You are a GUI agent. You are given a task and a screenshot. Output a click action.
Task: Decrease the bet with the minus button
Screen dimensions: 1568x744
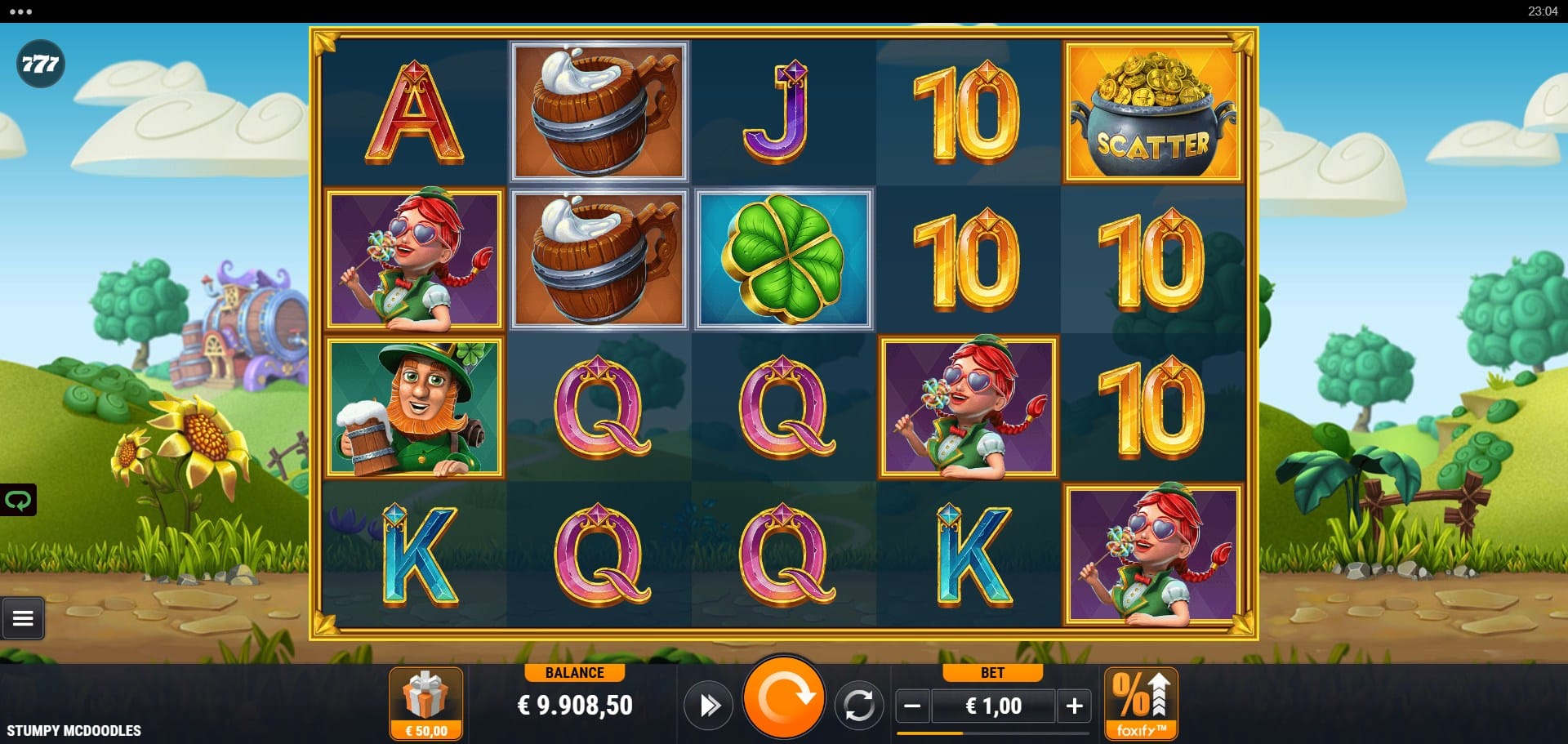pyautogui.click(x=913, y=706)
